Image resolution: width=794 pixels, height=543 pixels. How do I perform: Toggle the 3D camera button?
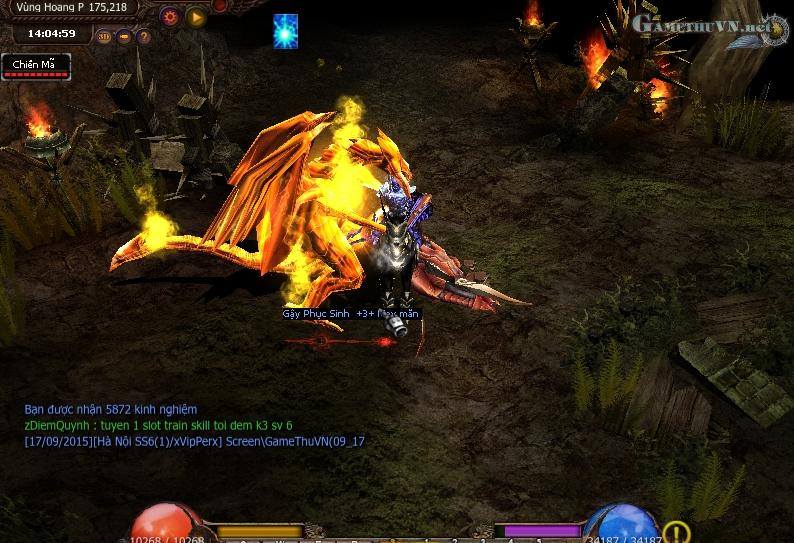pos(105,37)
